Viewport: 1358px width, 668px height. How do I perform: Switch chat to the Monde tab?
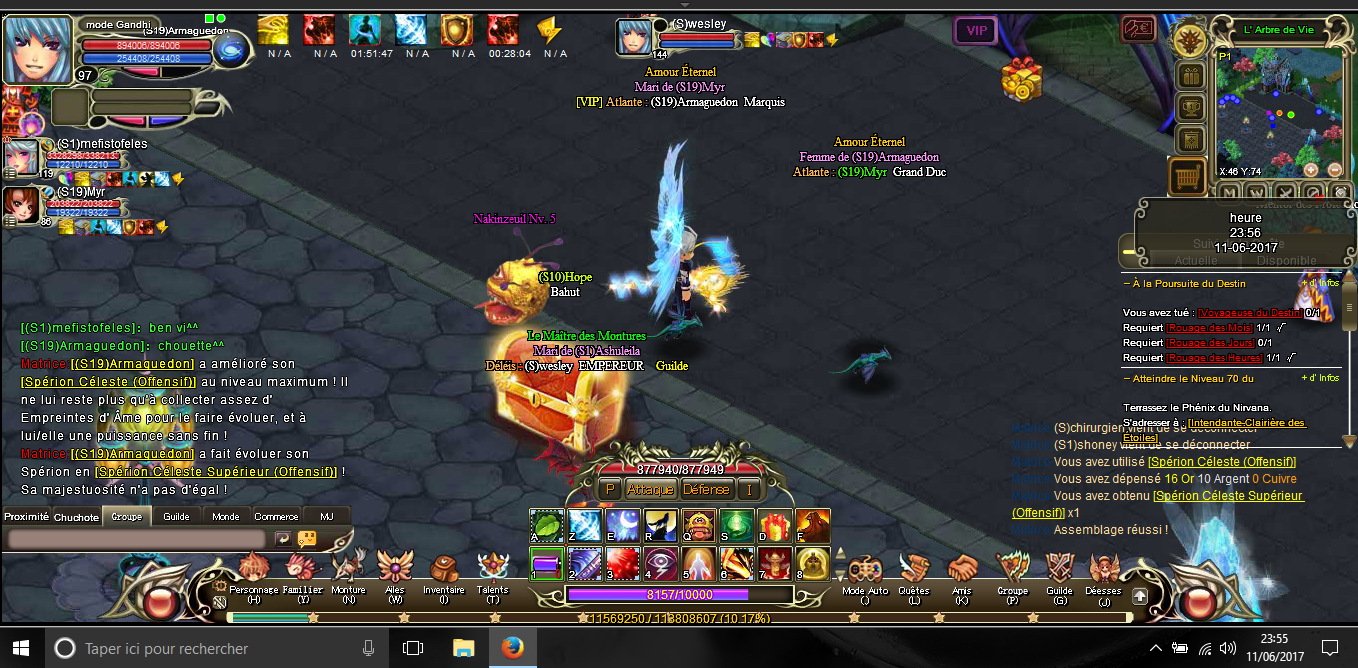click(x=226, y=516)
